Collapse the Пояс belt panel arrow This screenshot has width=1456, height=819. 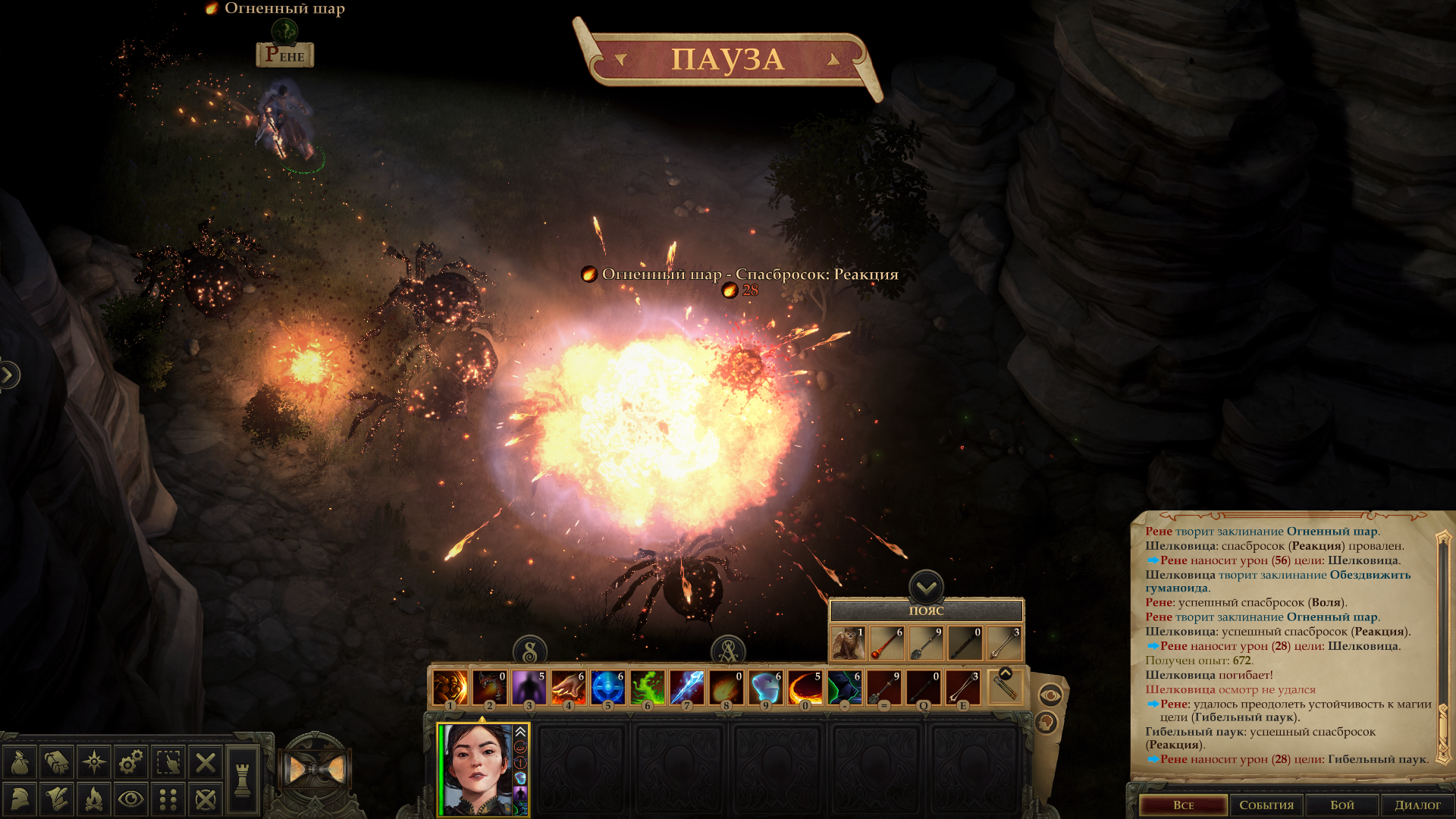(x=926, y=586)
